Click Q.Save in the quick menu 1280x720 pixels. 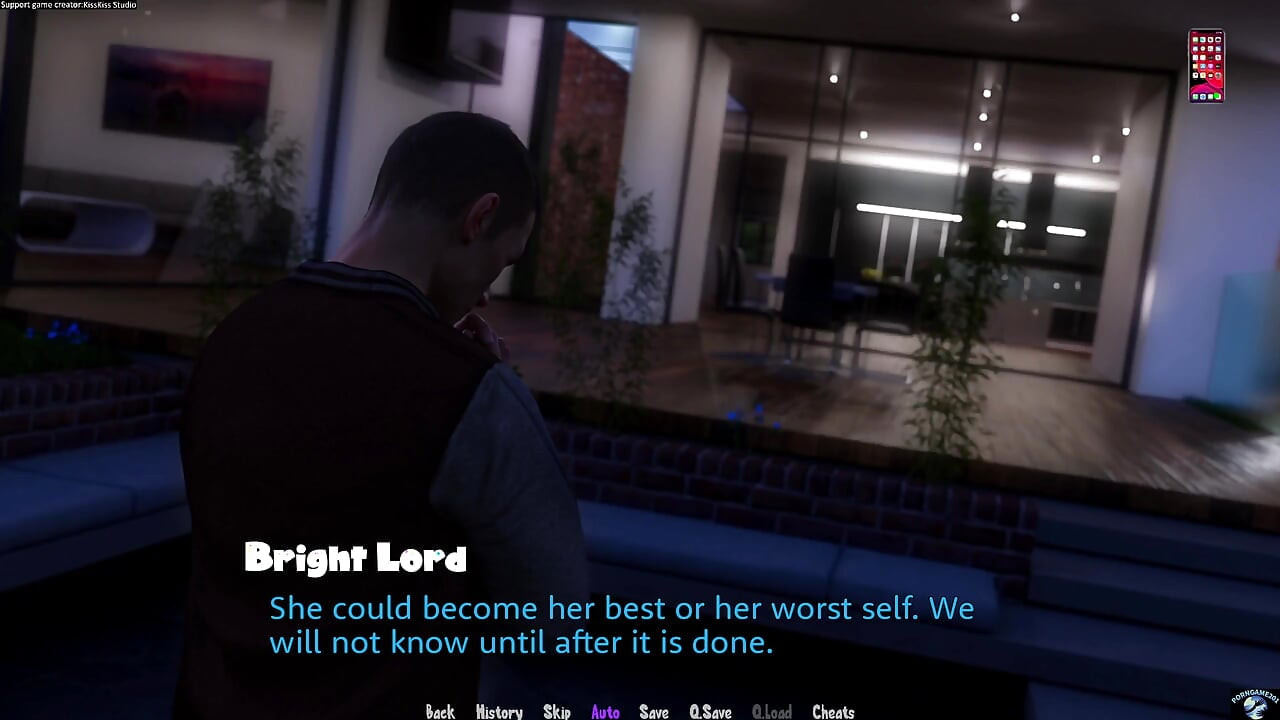click(710, 711)
